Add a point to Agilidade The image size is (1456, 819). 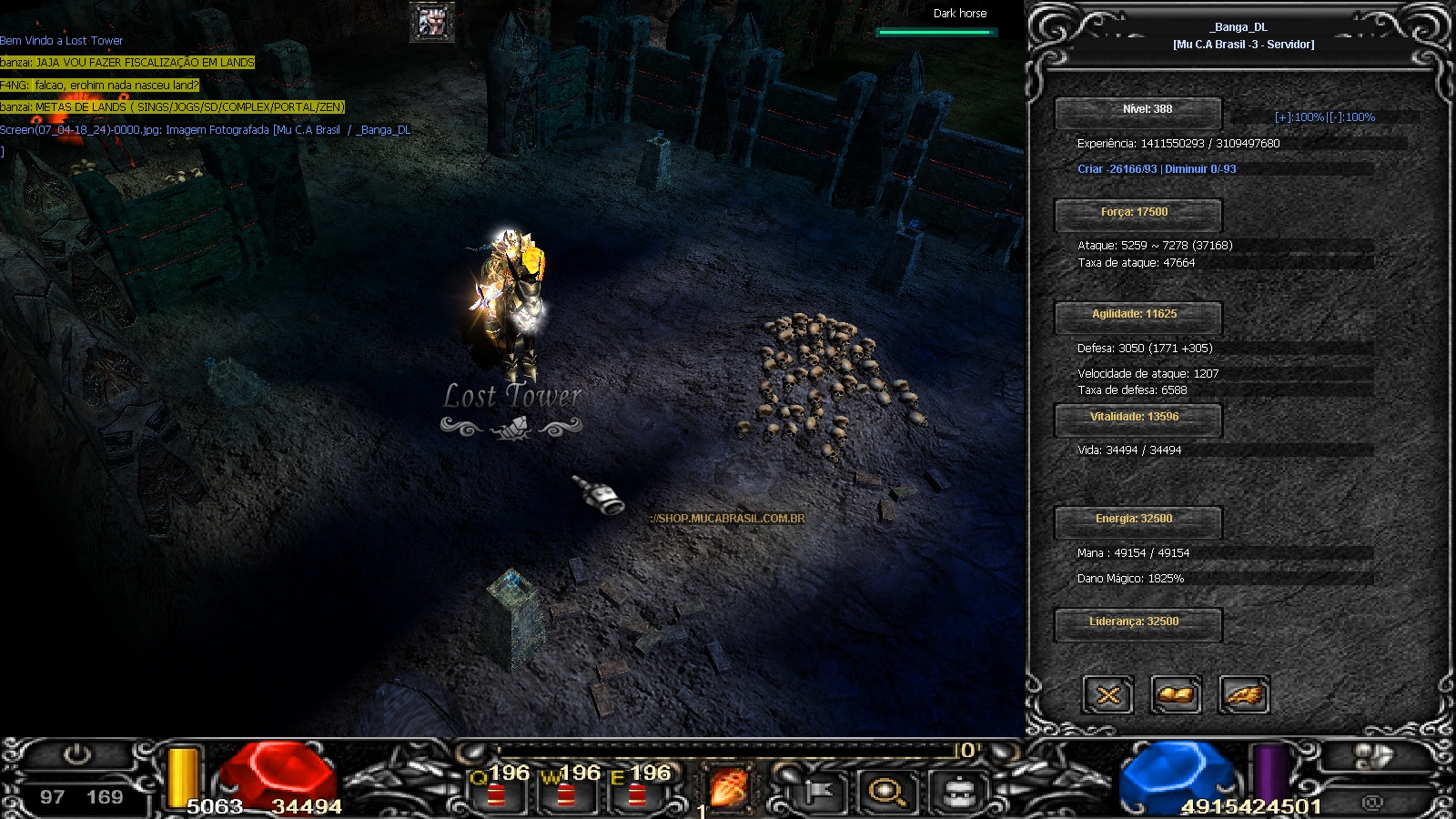tap(1137, 316)
